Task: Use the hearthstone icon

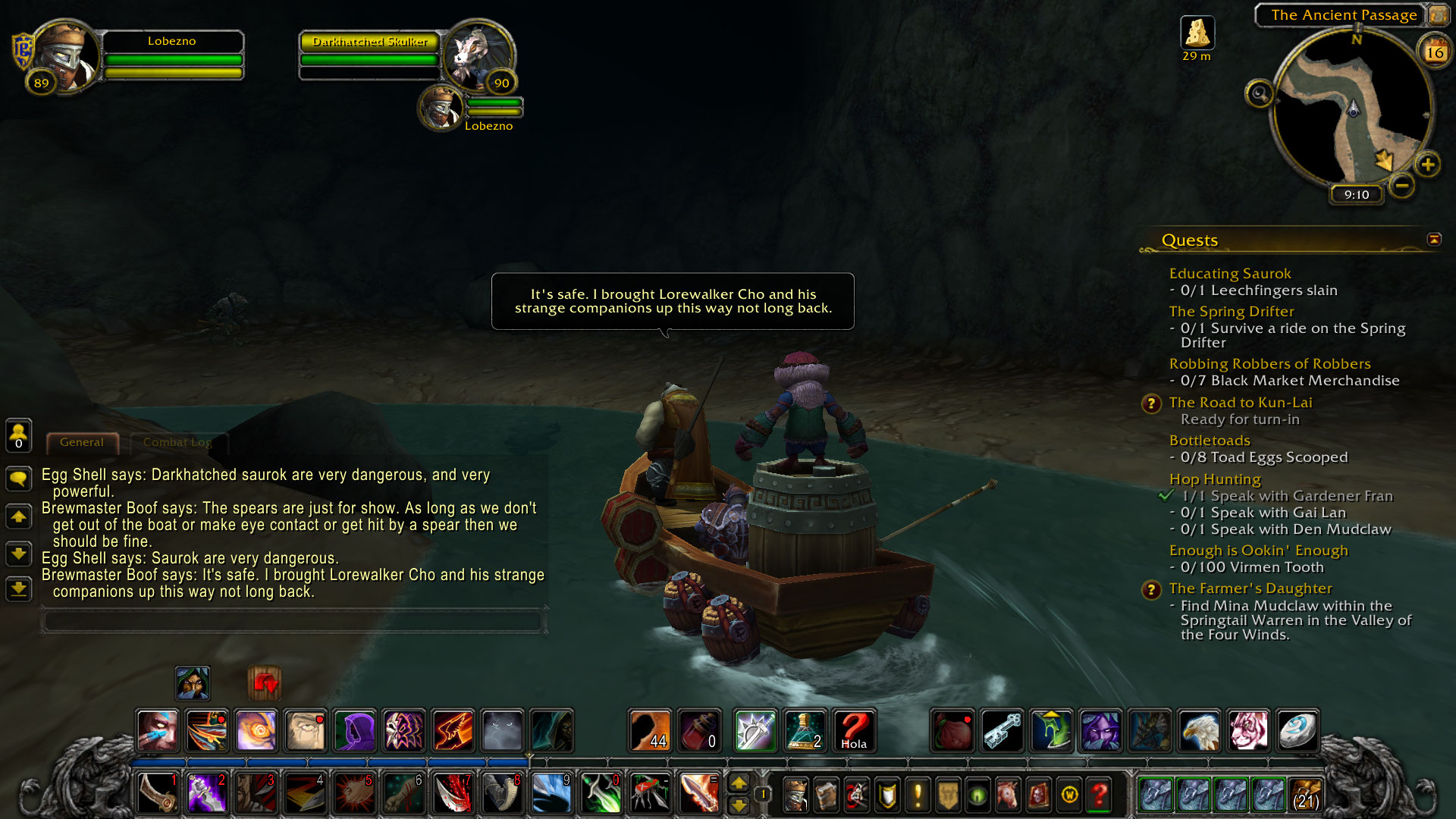Action: (x=1297, y=731)
